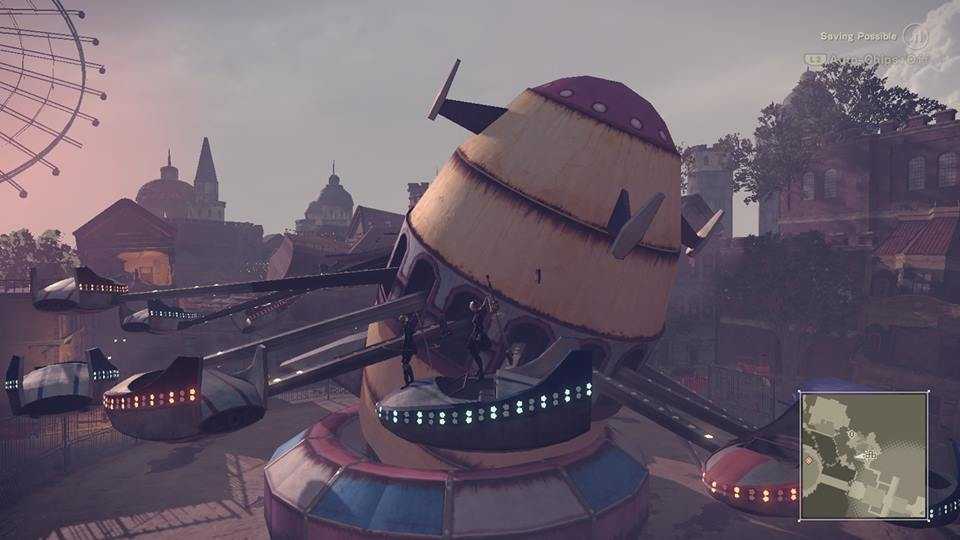Open the minimap of the amusement park
The height and width of the screenshot is (540, 960).
click(x=864, y=455)
